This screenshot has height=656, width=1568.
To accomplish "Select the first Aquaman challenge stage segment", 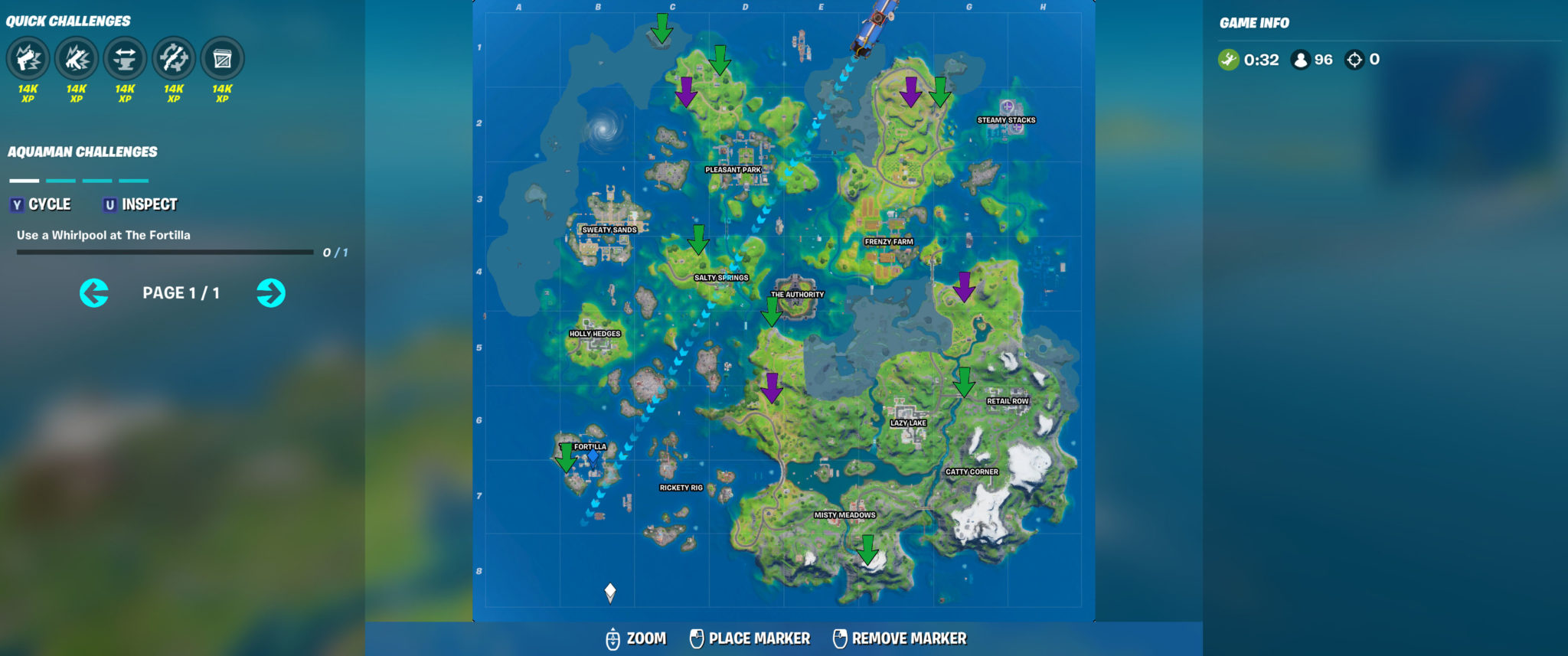I will (x=23, y=181).
